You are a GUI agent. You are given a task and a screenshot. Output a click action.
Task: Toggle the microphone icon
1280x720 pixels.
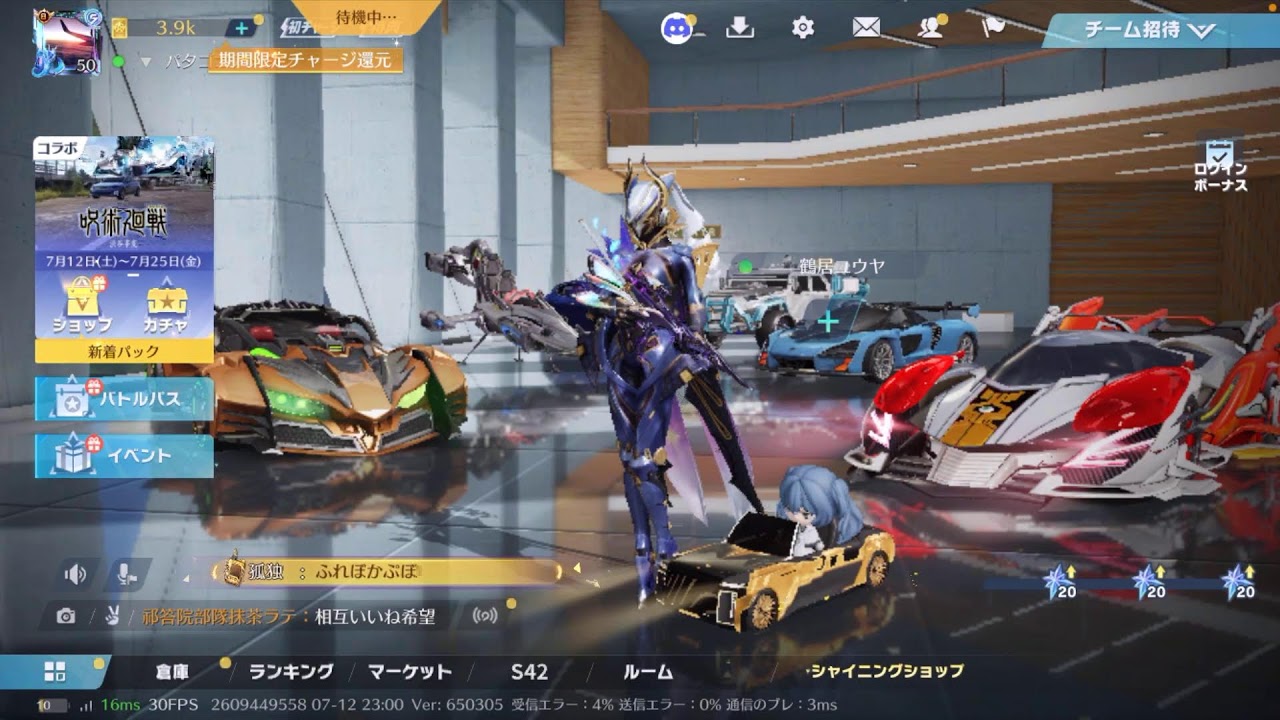click(x=126, y=574)
